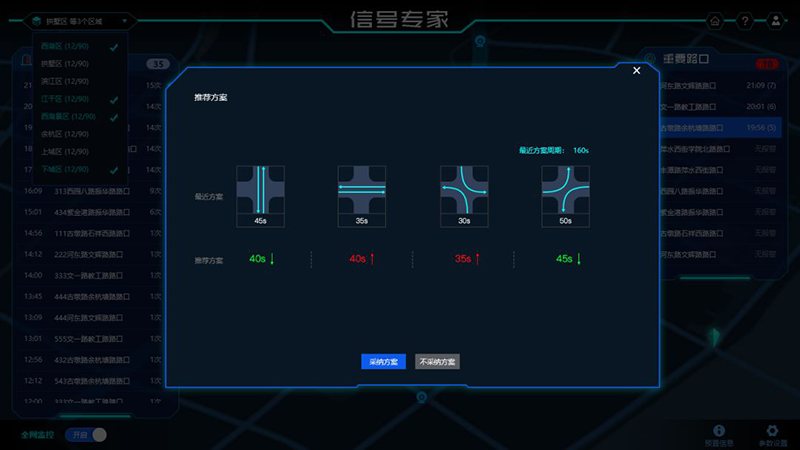Click the 采纳方案 accept button

coord(383,362)
